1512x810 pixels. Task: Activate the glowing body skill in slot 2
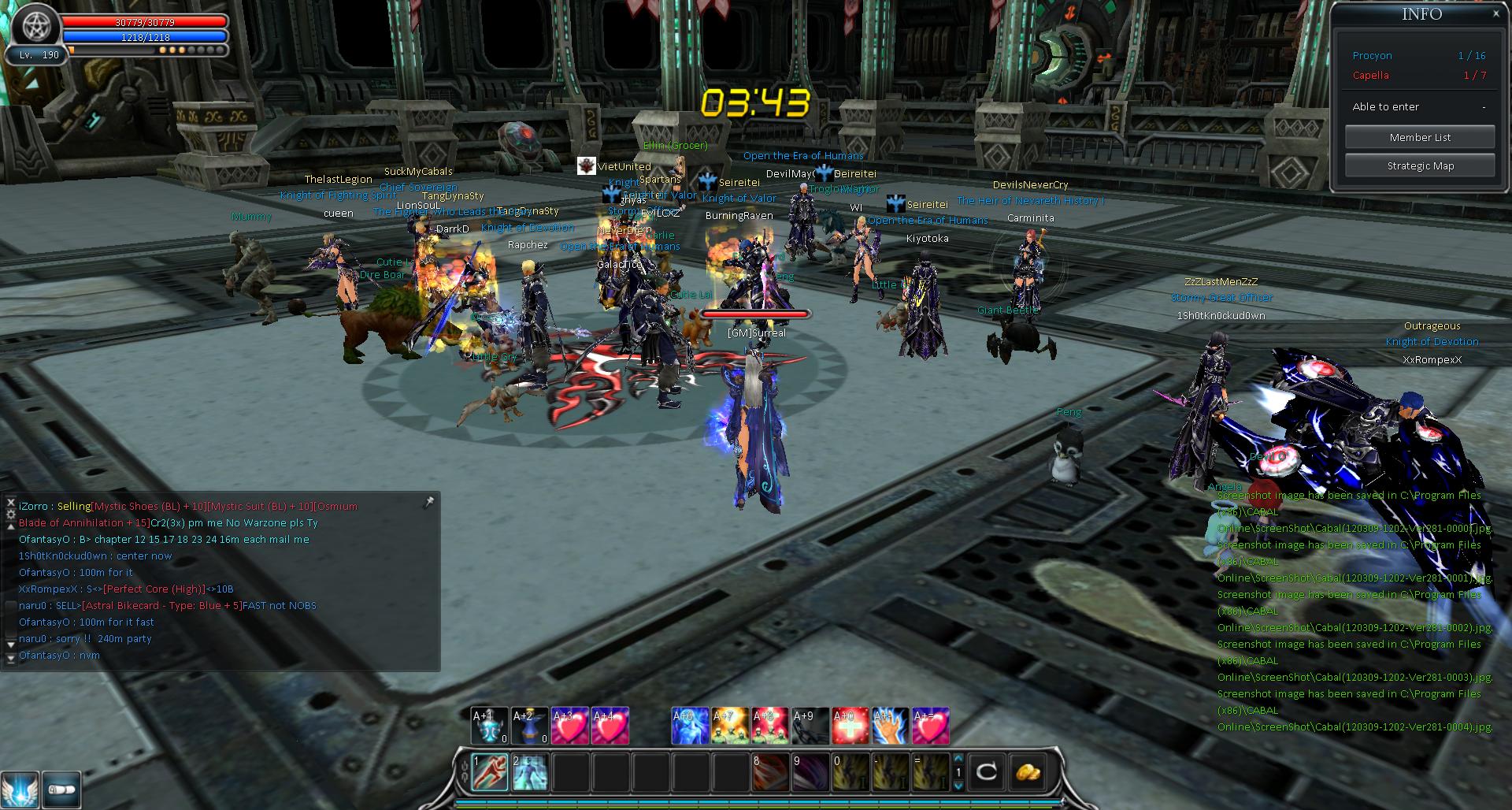(530, 771)
